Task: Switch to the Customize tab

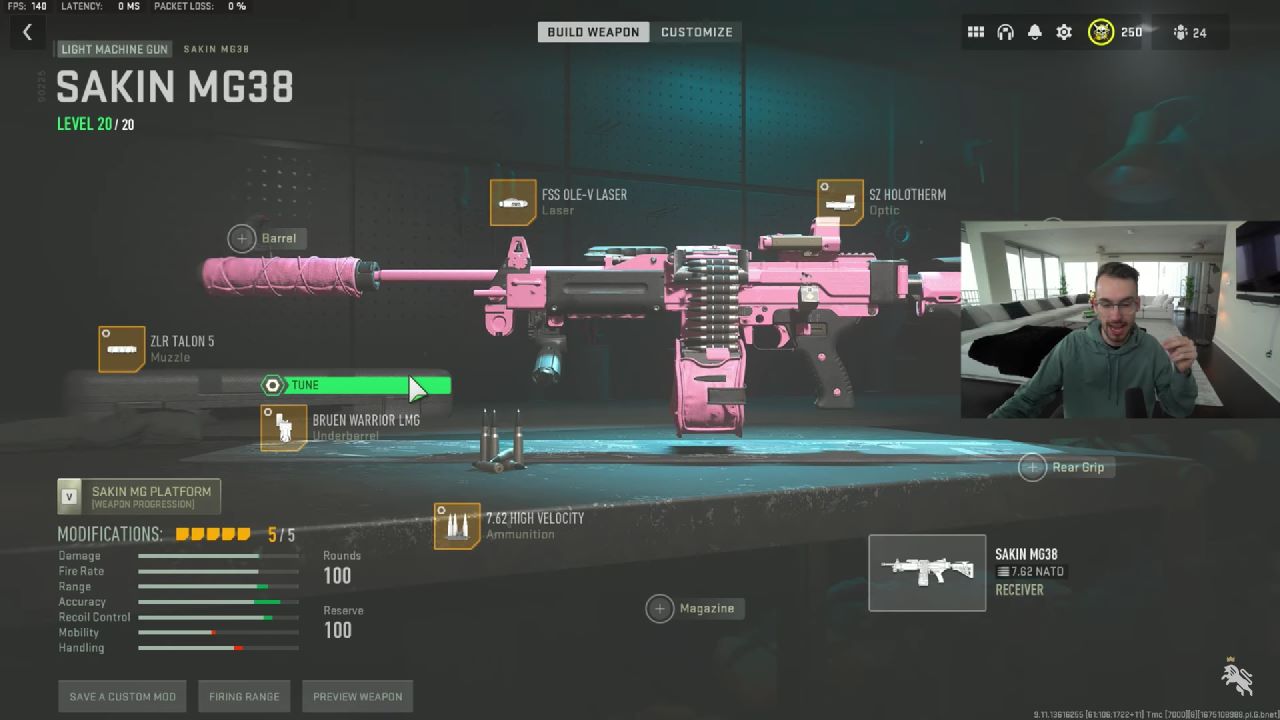Action: click(x=697, y=31)
